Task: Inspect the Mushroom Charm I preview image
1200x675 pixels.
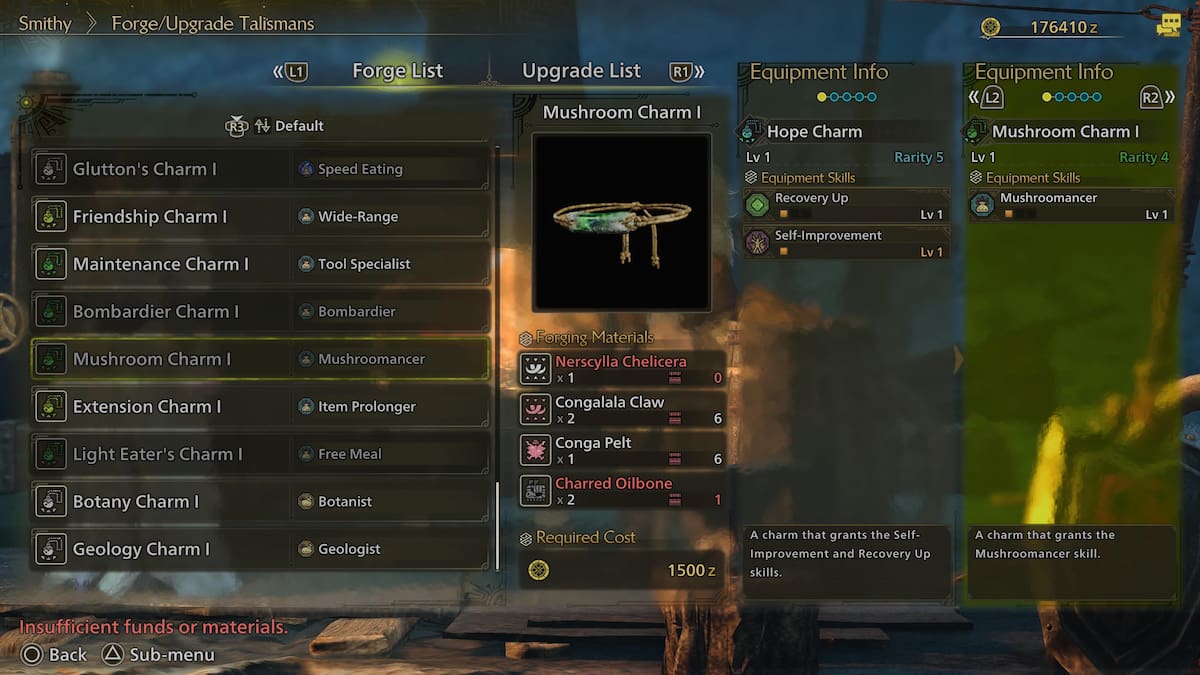Action: pos(621,221)
